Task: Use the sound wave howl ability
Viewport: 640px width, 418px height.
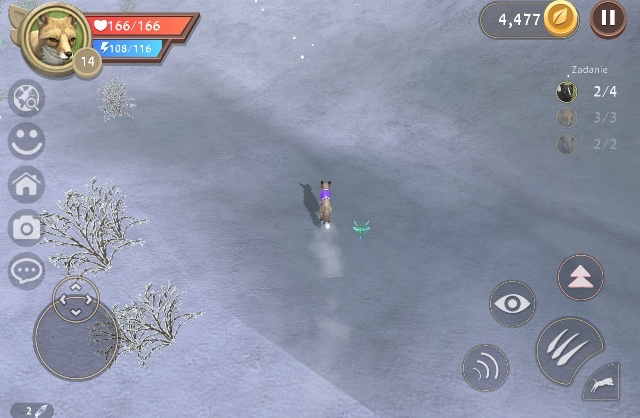Action: pos(486,367)
